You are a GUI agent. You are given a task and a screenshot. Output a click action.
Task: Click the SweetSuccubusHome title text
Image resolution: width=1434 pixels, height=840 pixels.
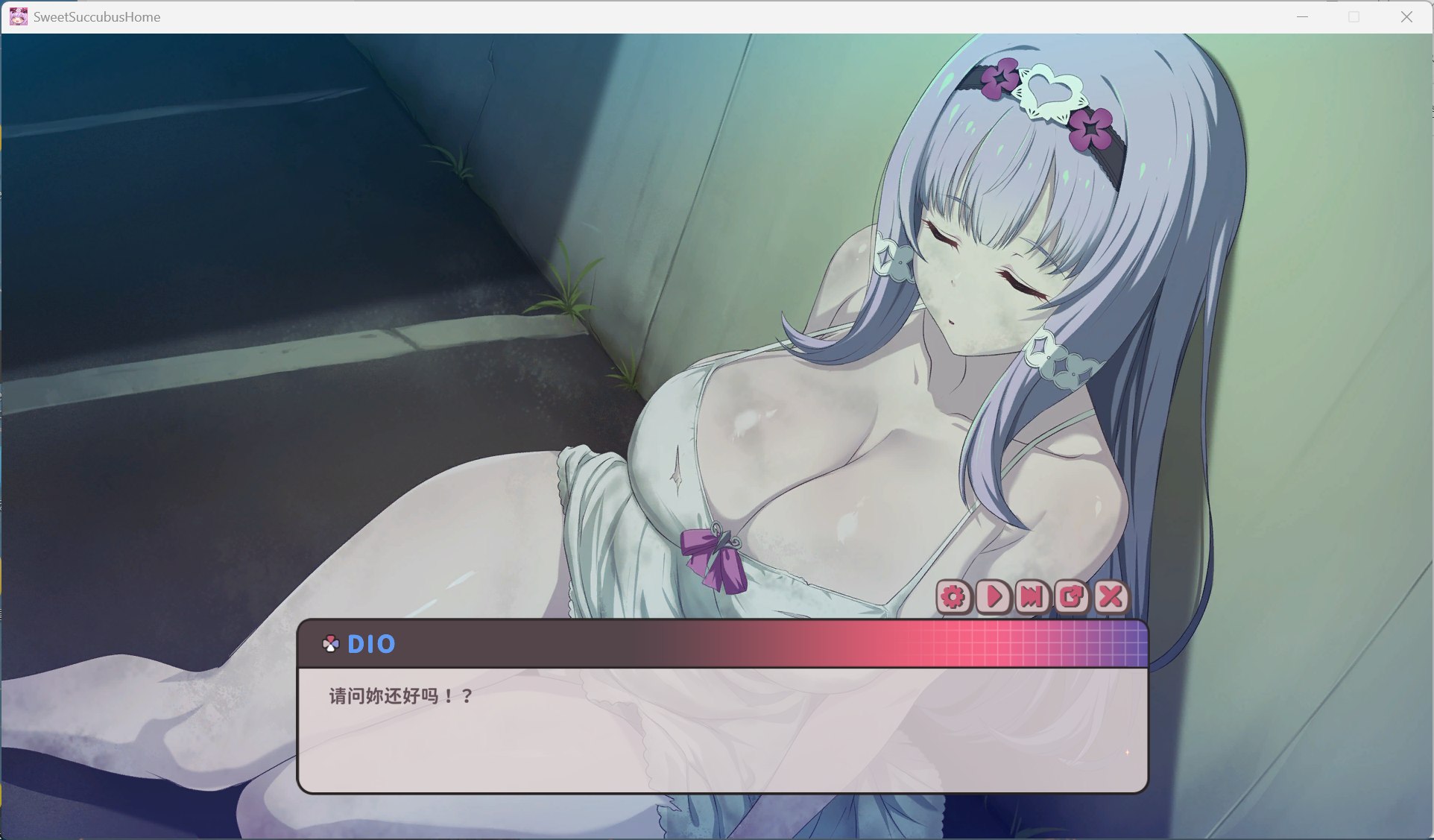click(97, 16)
